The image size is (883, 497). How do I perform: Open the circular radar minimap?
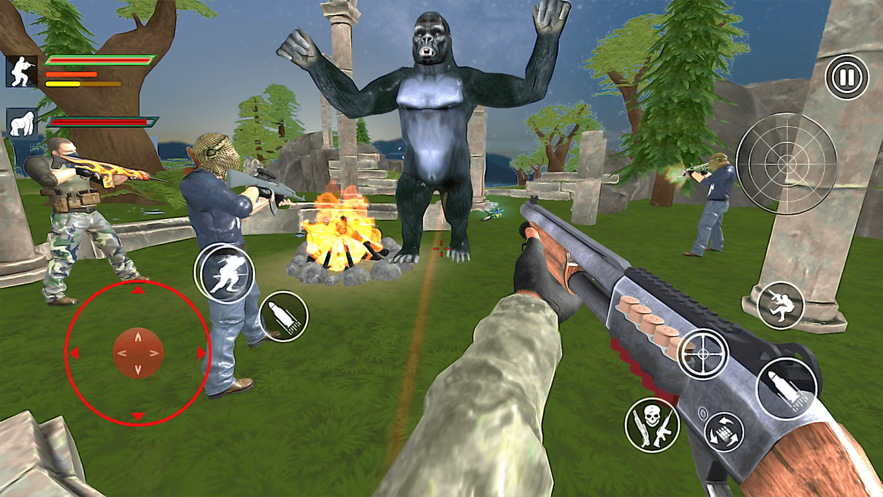pyautogui.click(x=786, y=163)
